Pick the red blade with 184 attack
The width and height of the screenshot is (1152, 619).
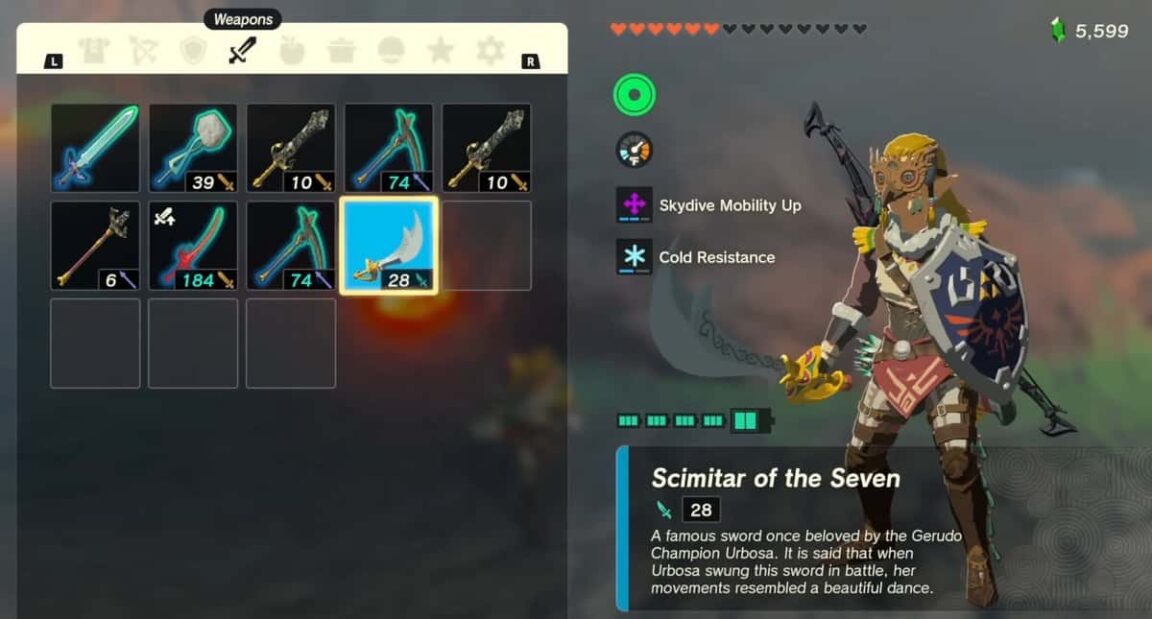(x=193, y=246)
